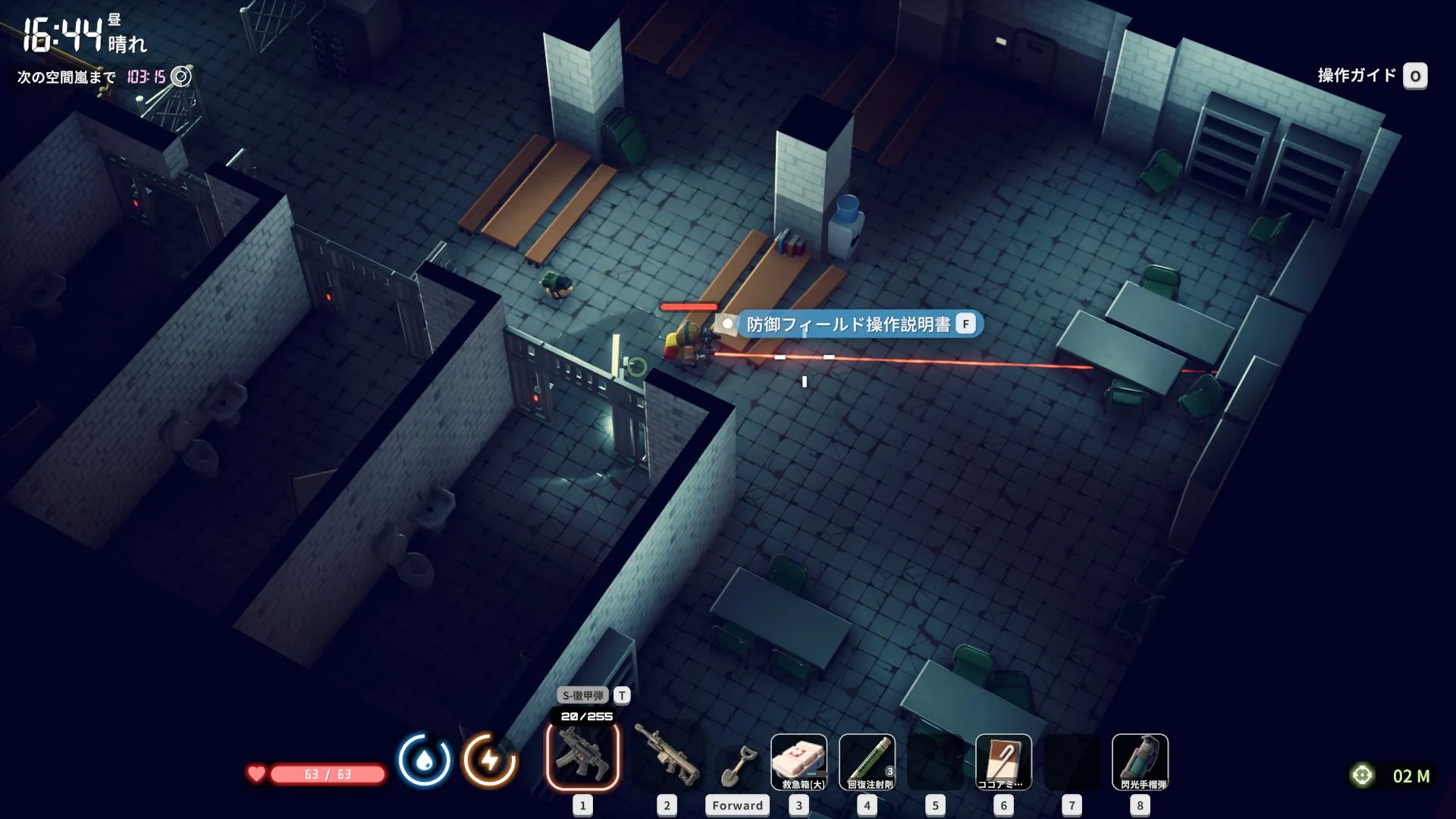This screenshot has width=1456, height=819.
Task: Select the 回復注射剤 recovery injection slot
Action: (x=867, y=761)
